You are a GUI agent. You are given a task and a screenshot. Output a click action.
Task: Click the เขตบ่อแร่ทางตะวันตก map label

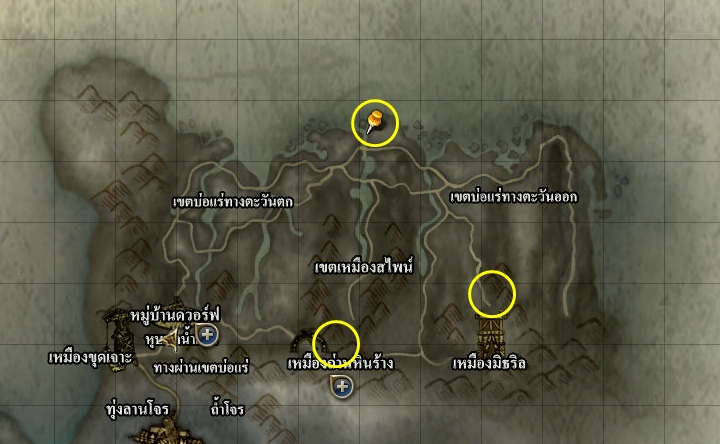point(232,201)
